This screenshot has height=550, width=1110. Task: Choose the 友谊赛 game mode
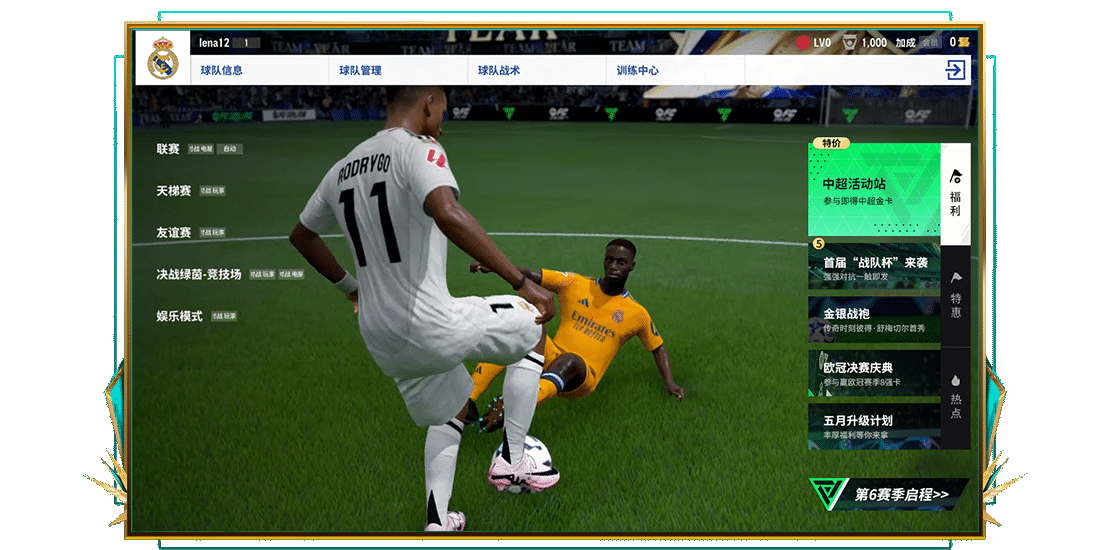(x=173, y=232)
